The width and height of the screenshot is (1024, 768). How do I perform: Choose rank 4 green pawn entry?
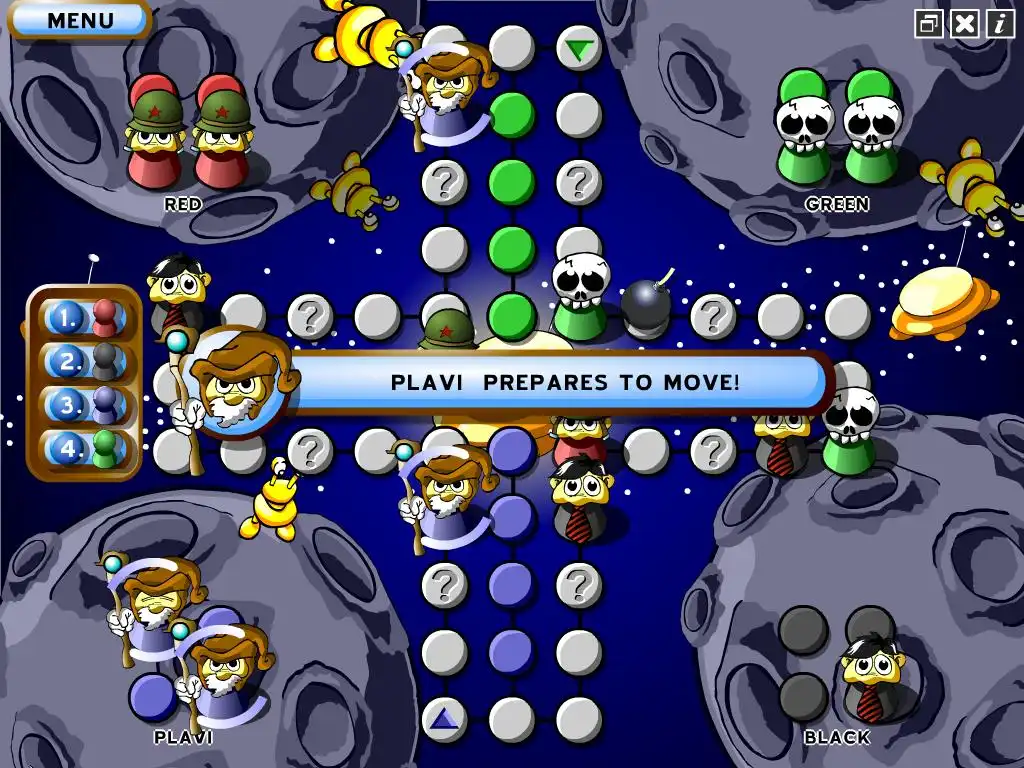coord(85,448)
